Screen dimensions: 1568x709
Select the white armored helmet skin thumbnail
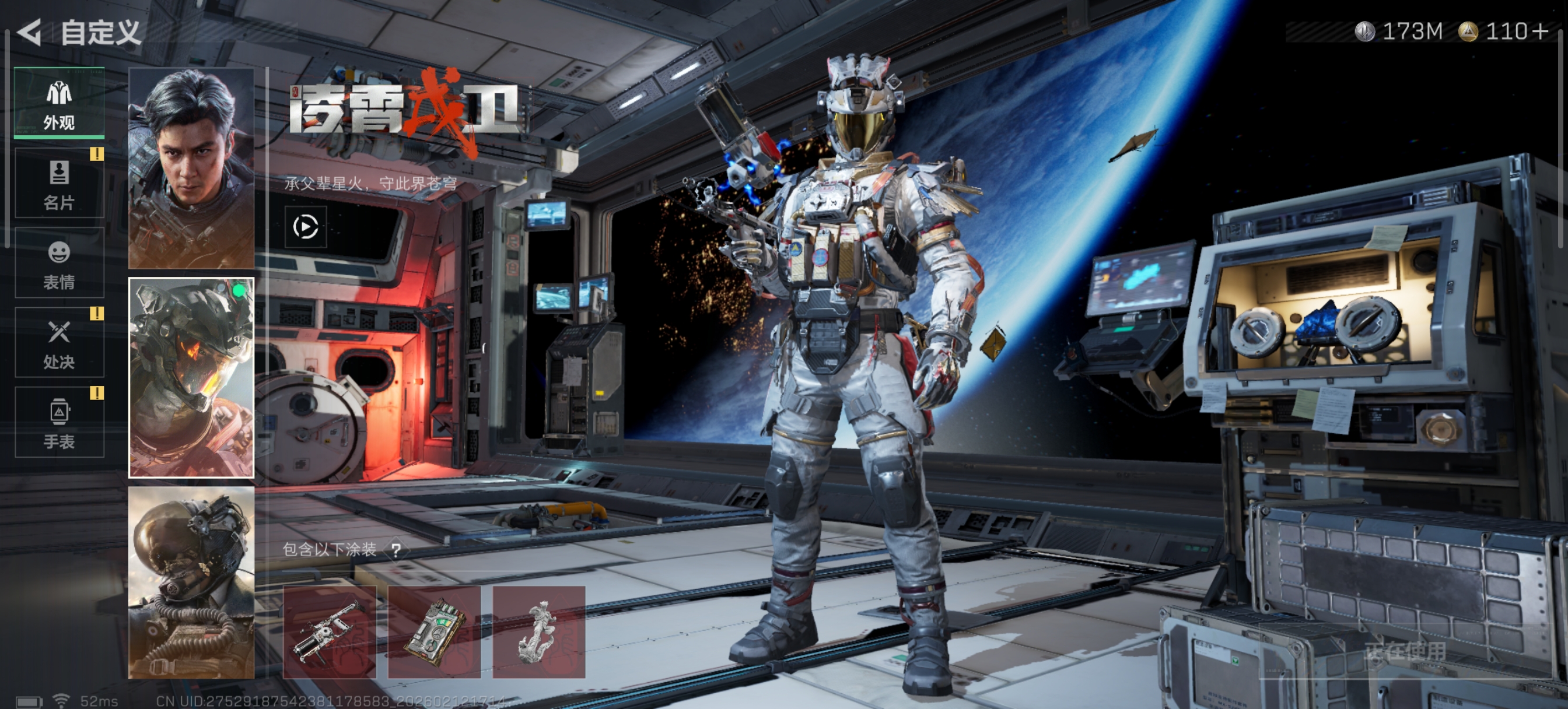191,378
